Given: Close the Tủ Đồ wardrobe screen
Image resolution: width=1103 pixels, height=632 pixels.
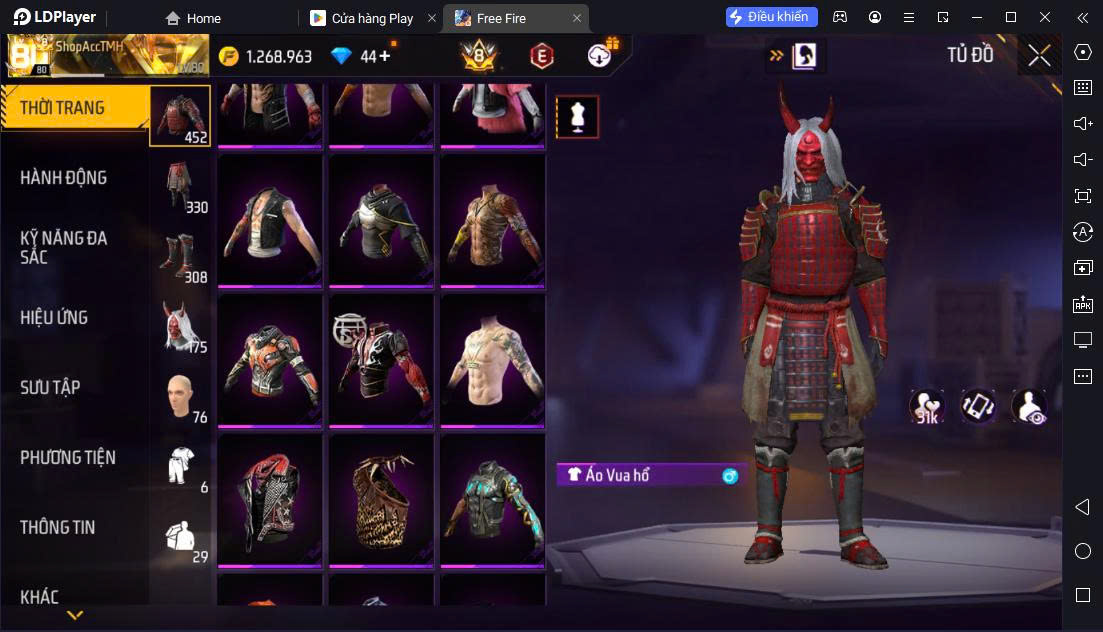Looking at the screenshot, I should tap(1039, 55).
